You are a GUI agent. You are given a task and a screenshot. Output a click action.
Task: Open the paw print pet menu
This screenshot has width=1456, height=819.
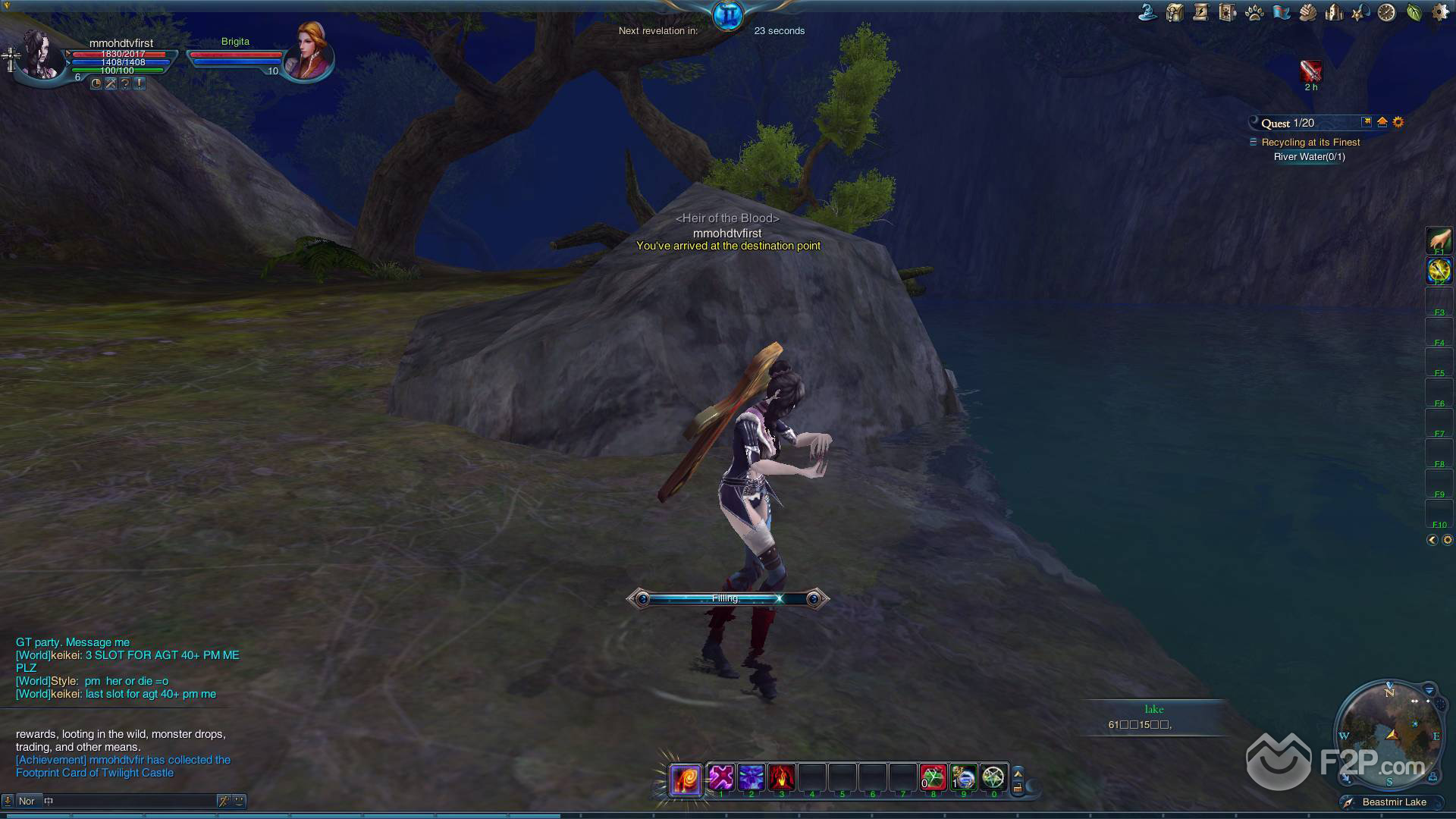point(1254,13)
